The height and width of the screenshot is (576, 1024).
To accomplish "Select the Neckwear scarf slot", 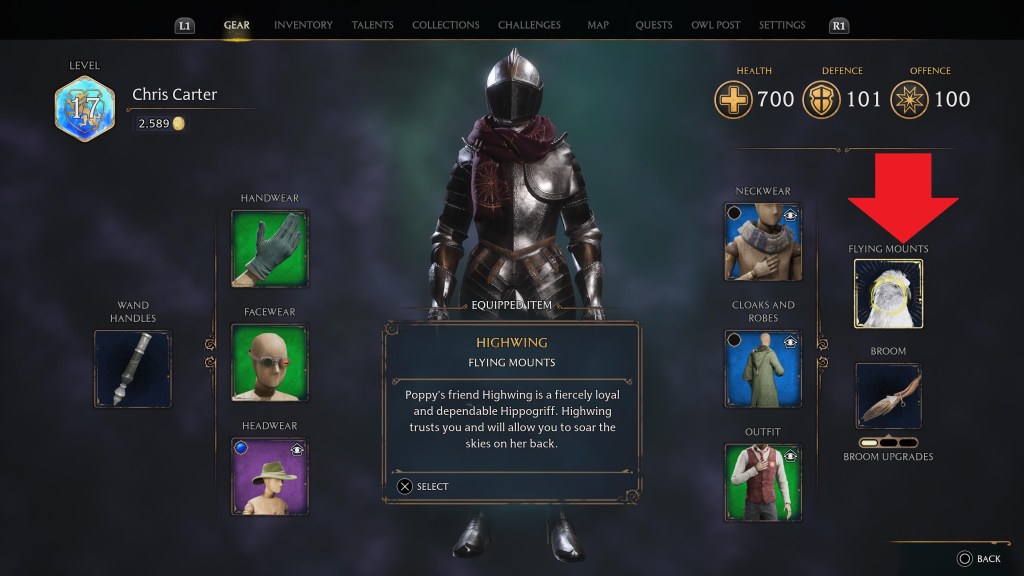I will pyautogui.click(x=763, y=241).
